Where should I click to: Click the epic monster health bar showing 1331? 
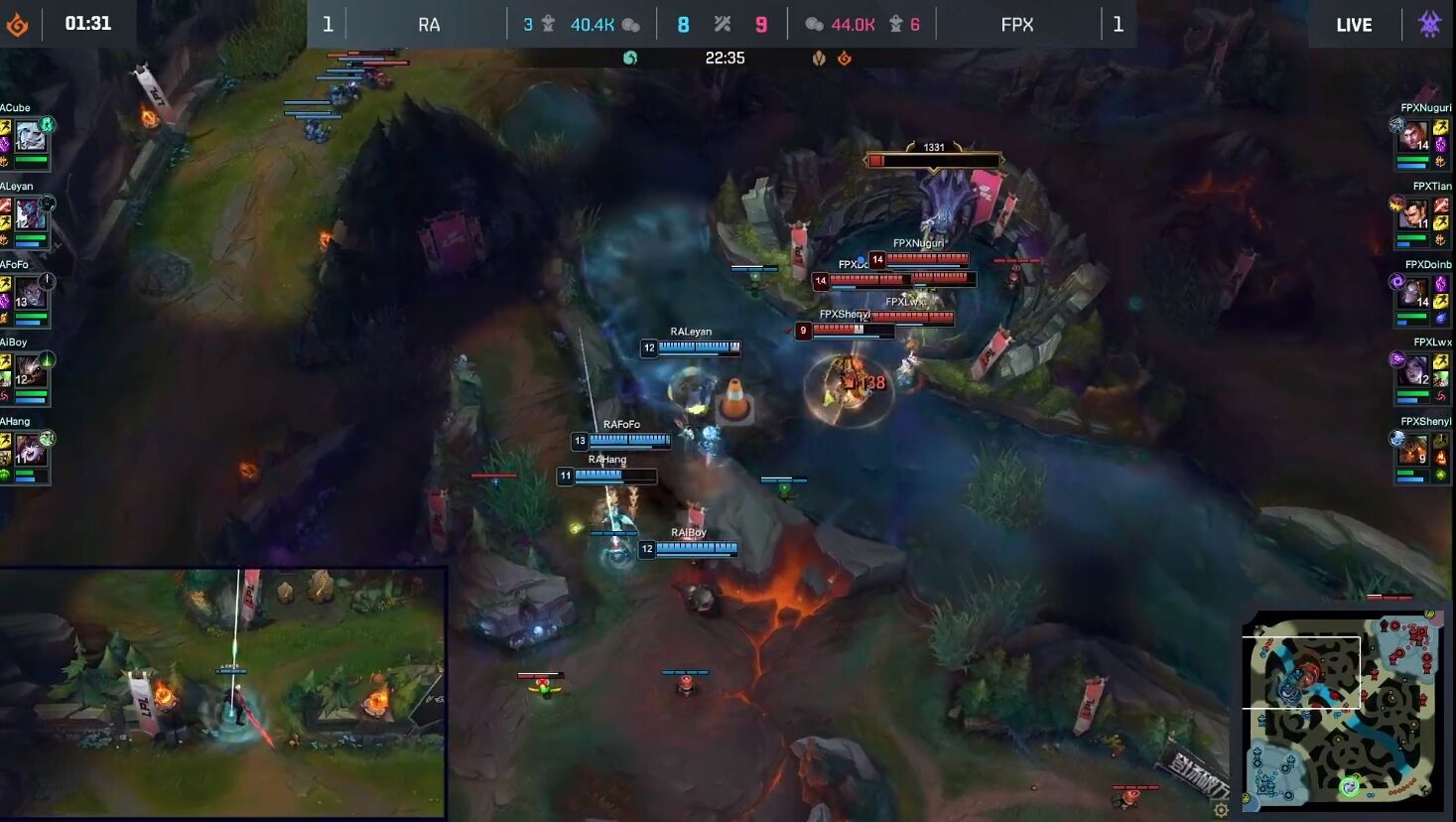933,157
